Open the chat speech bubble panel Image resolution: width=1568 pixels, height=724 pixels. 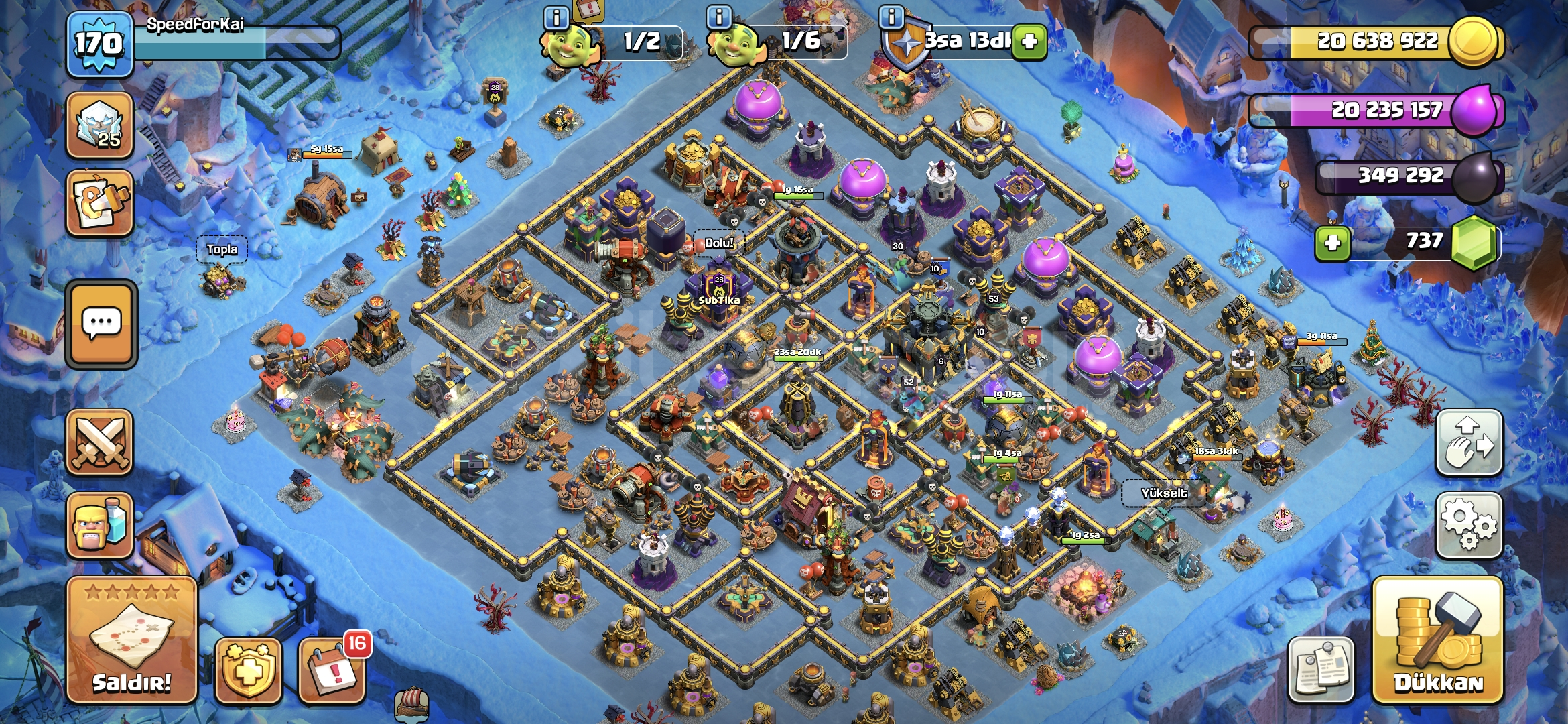click(101, 324)
